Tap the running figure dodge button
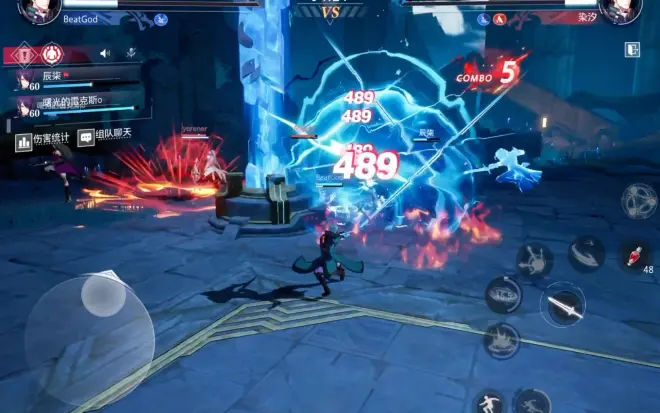 531,402
